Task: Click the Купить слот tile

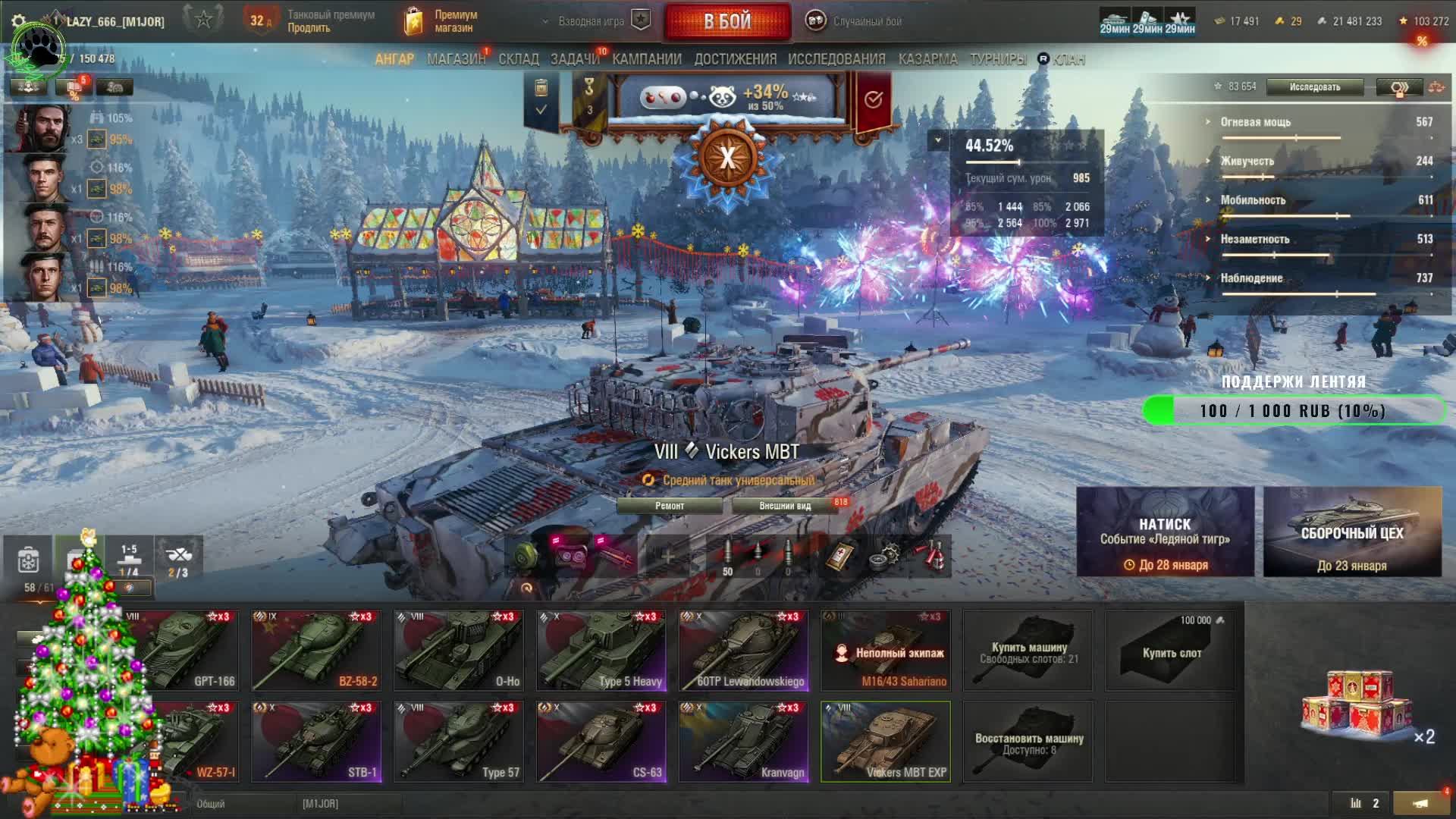Action: 1171,651
